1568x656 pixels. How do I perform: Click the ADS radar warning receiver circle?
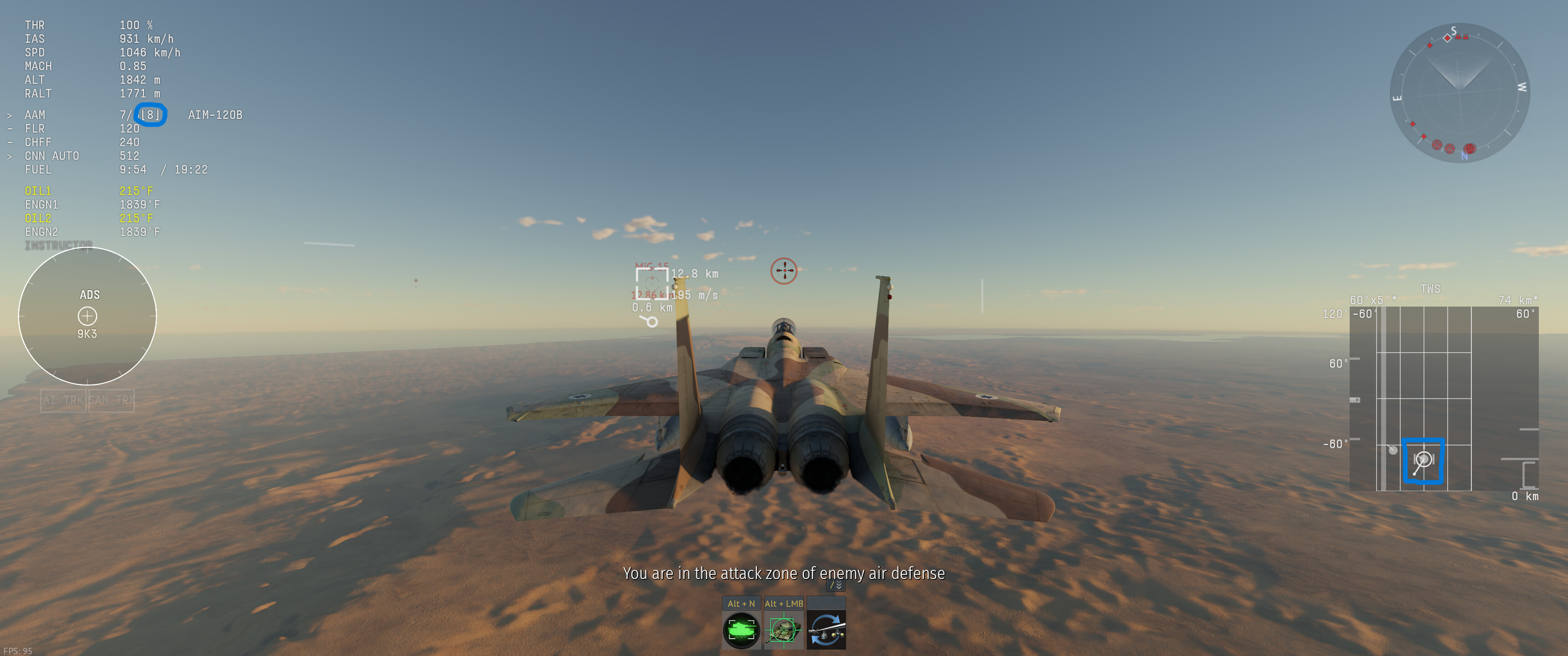[x=88, y=316]
